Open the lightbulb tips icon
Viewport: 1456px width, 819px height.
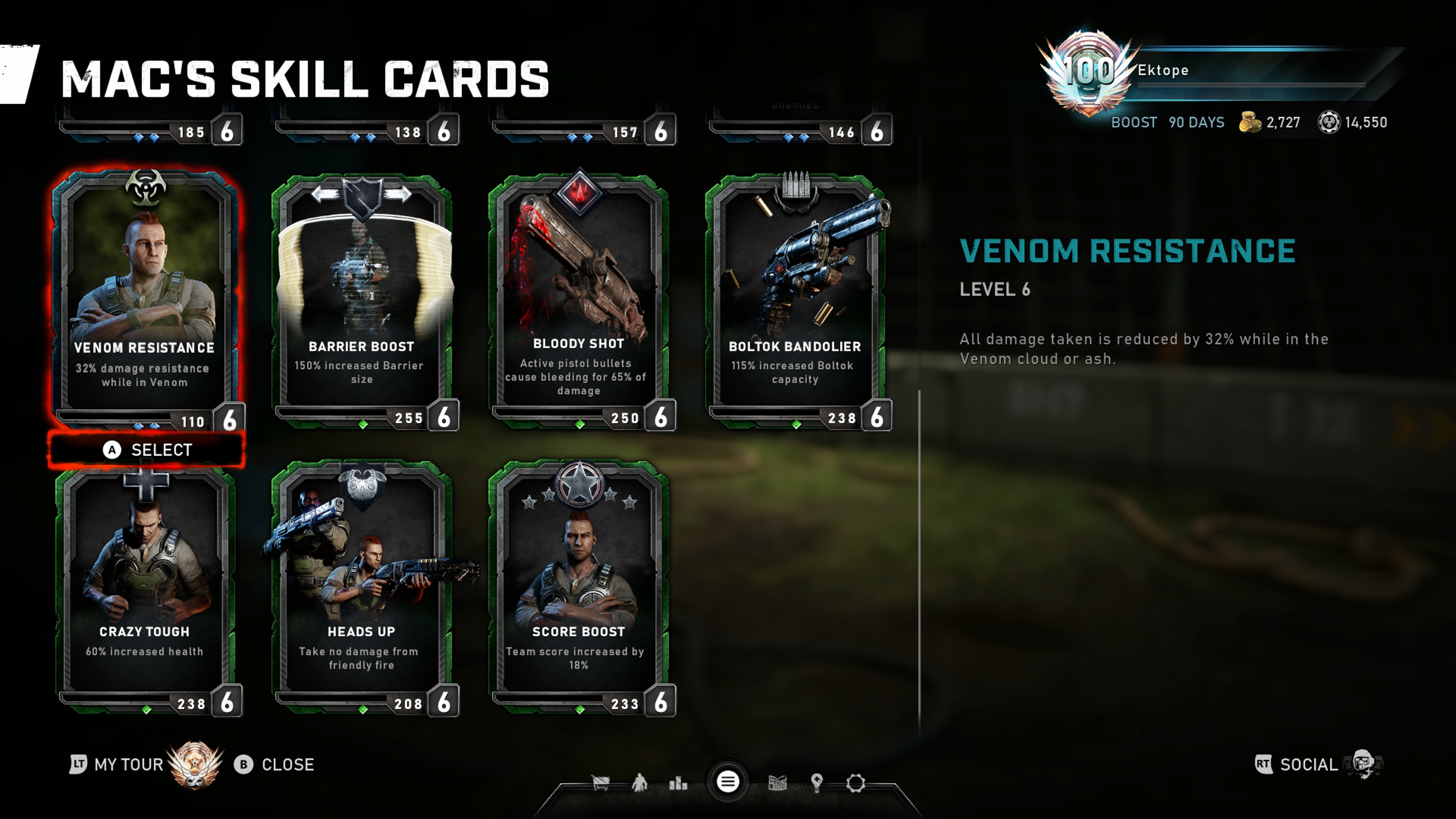817,783
